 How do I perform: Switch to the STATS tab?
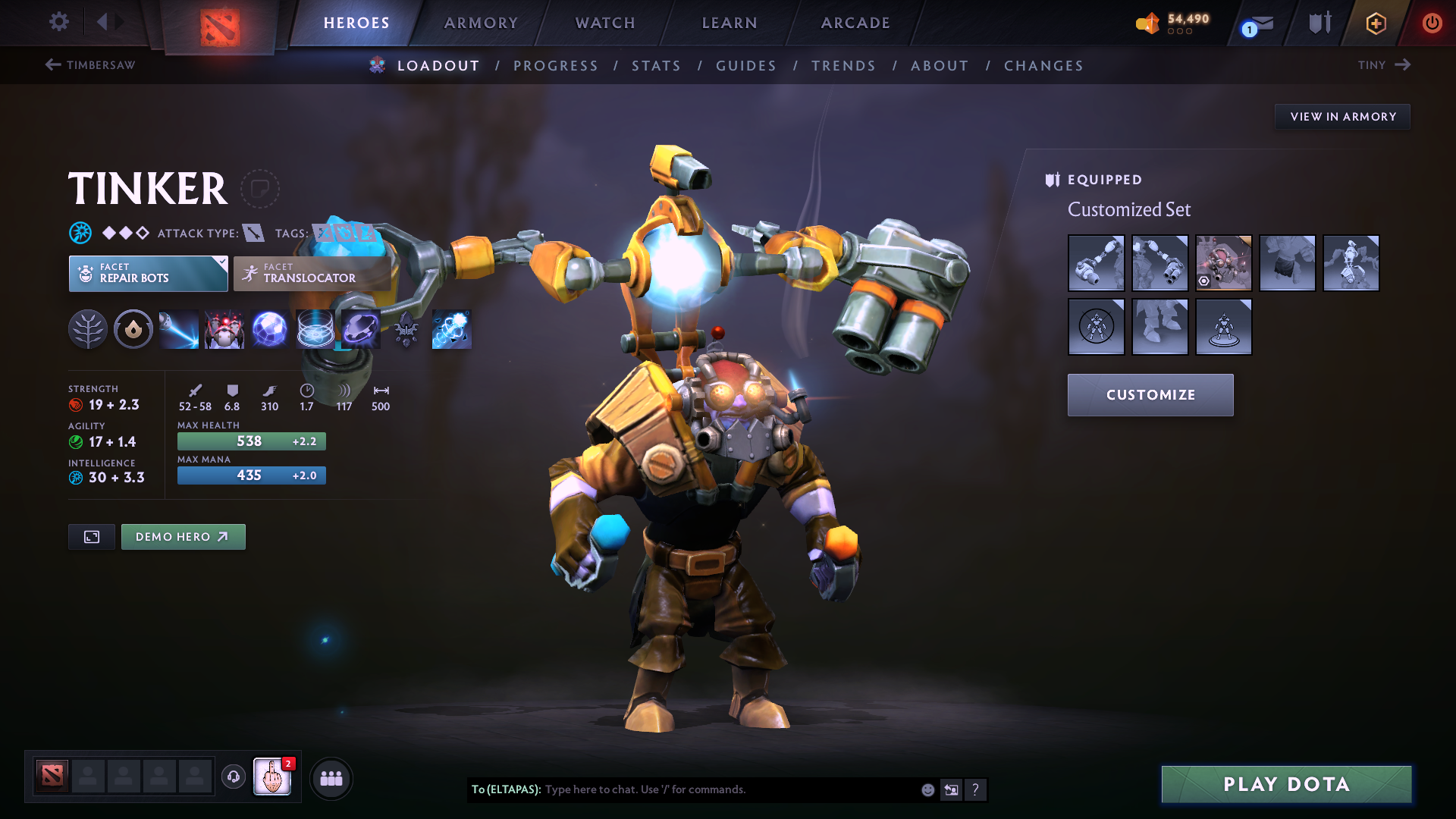coord(656,66)
